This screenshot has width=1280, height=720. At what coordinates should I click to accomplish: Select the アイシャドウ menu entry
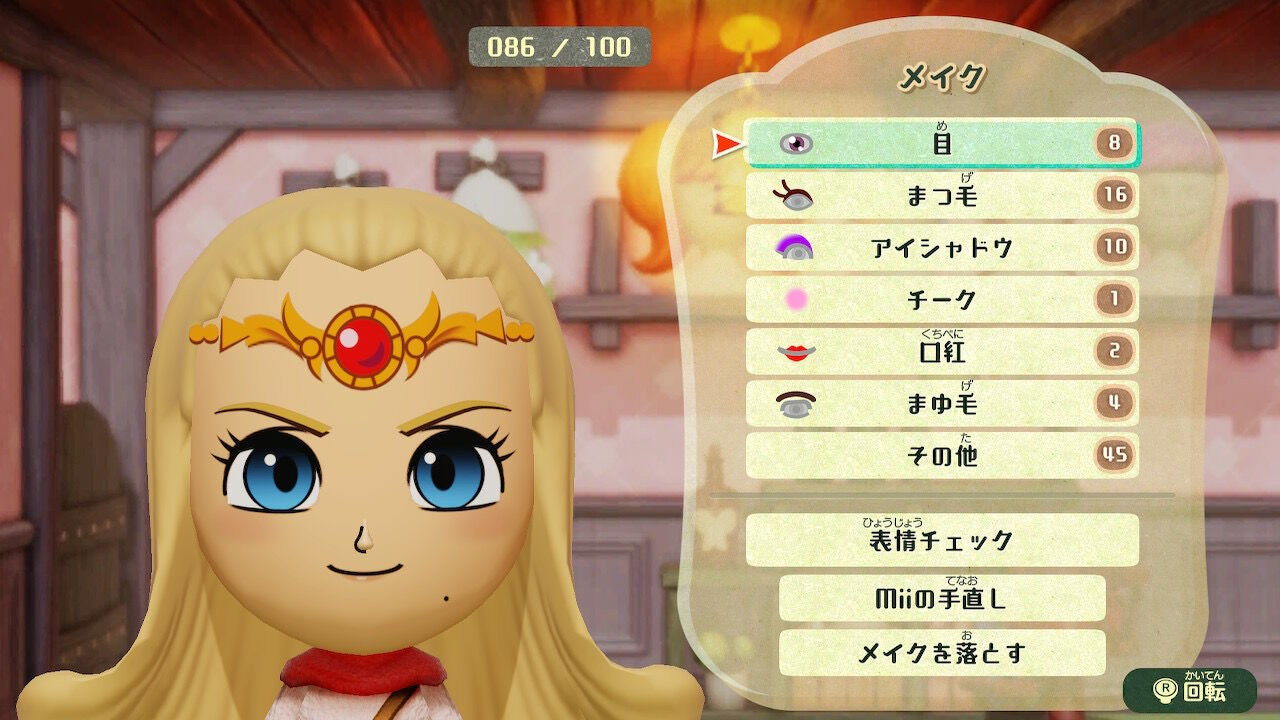[x=940, y=246]
